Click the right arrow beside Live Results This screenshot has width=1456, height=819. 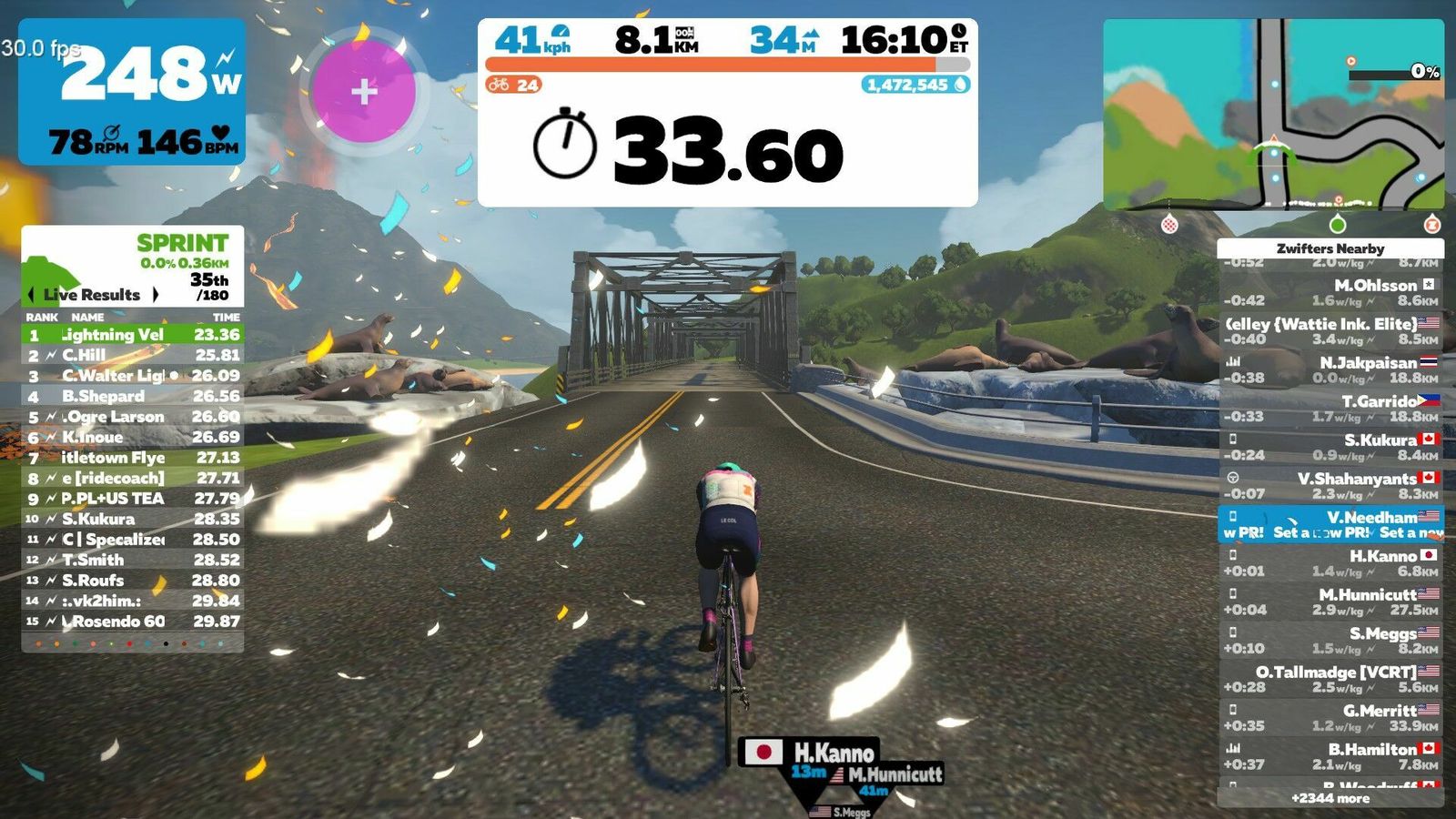(156, 295)
